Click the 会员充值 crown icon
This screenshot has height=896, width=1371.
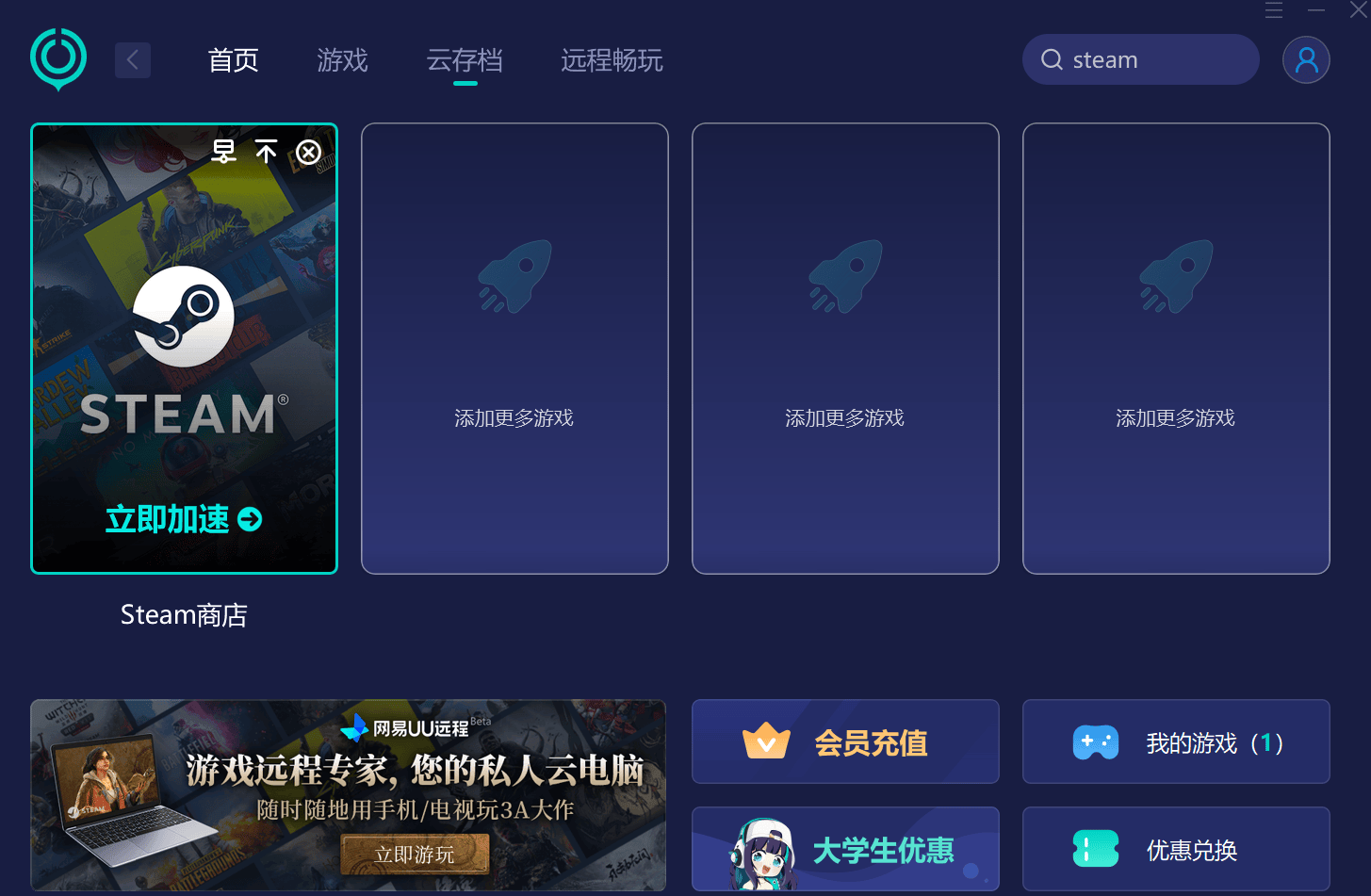[766, 741]
